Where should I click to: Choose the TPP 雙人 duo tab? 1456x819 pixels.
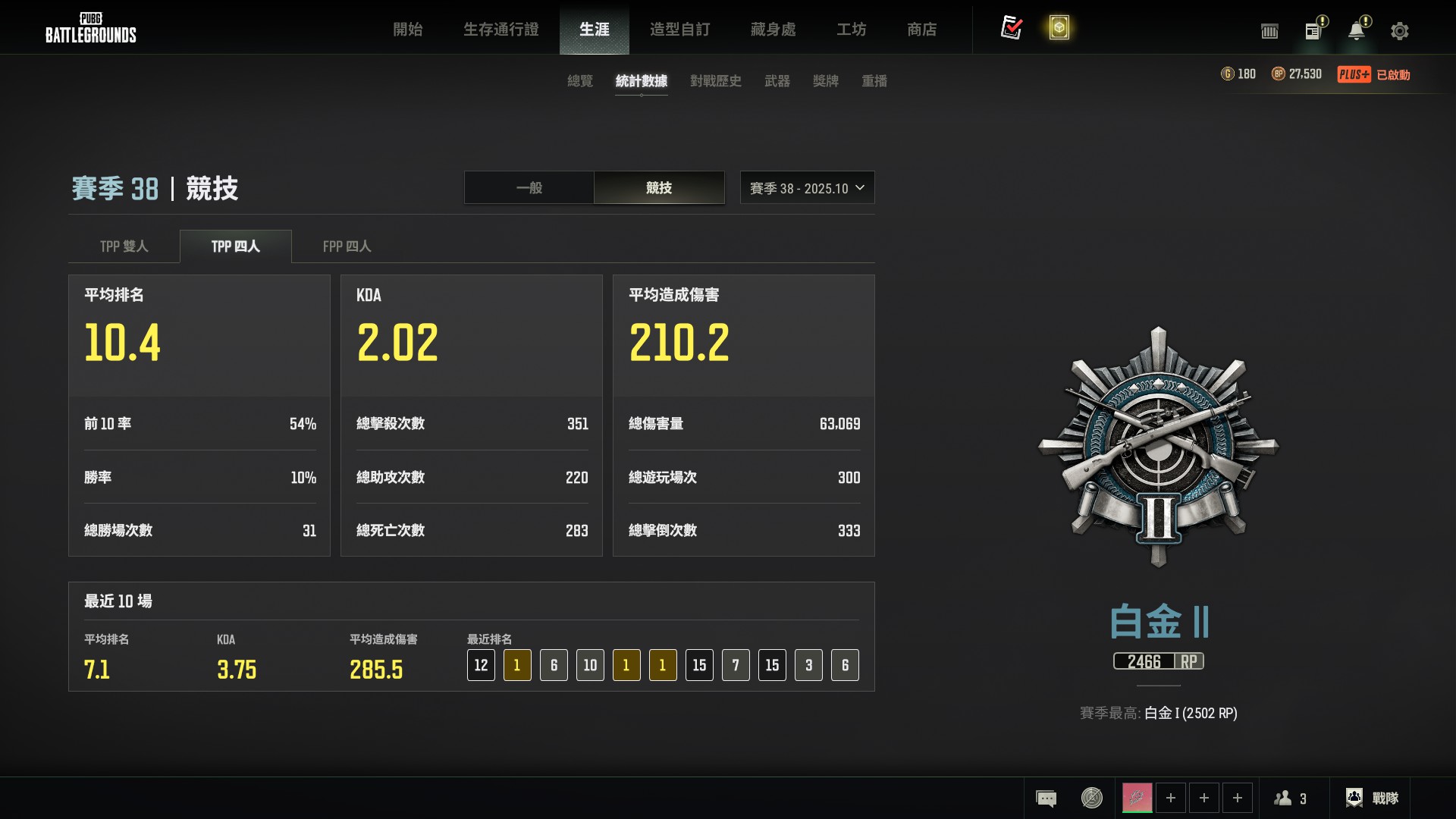click(x=124, y=246)
